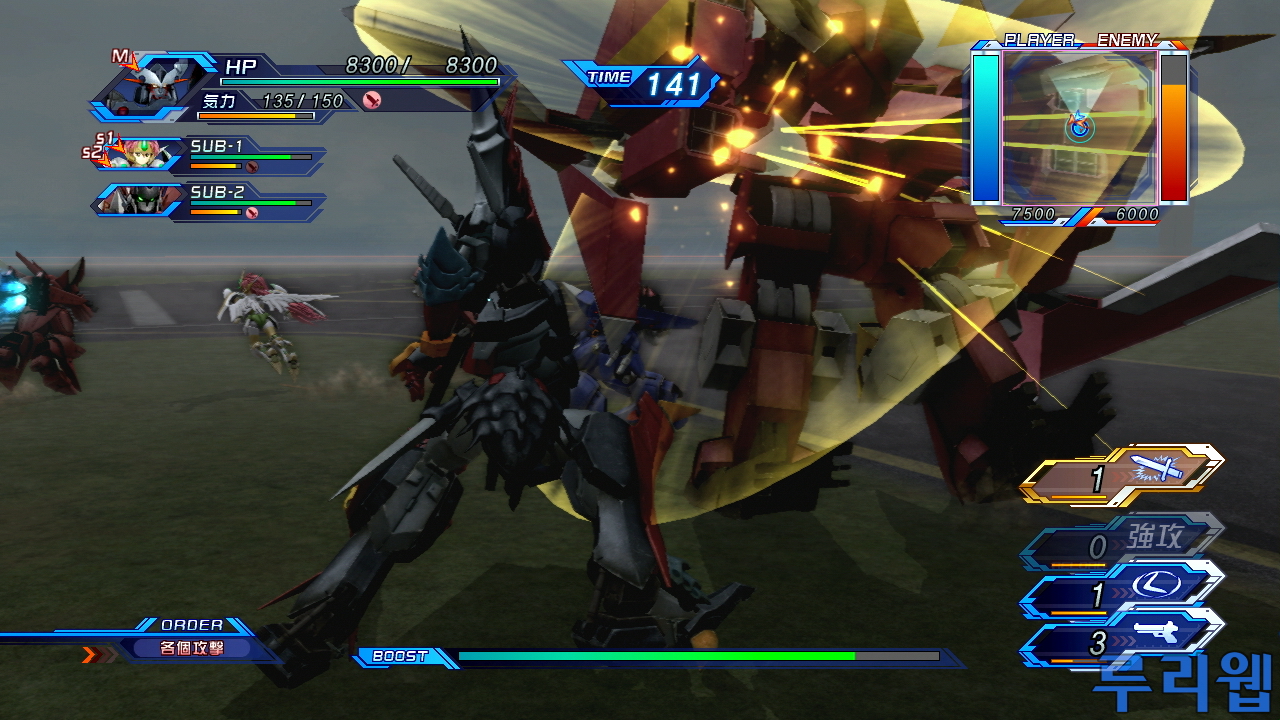This screenshot has width=1280, height=720.
Task: Open the radar minimap
Action: pos(1080,127)
